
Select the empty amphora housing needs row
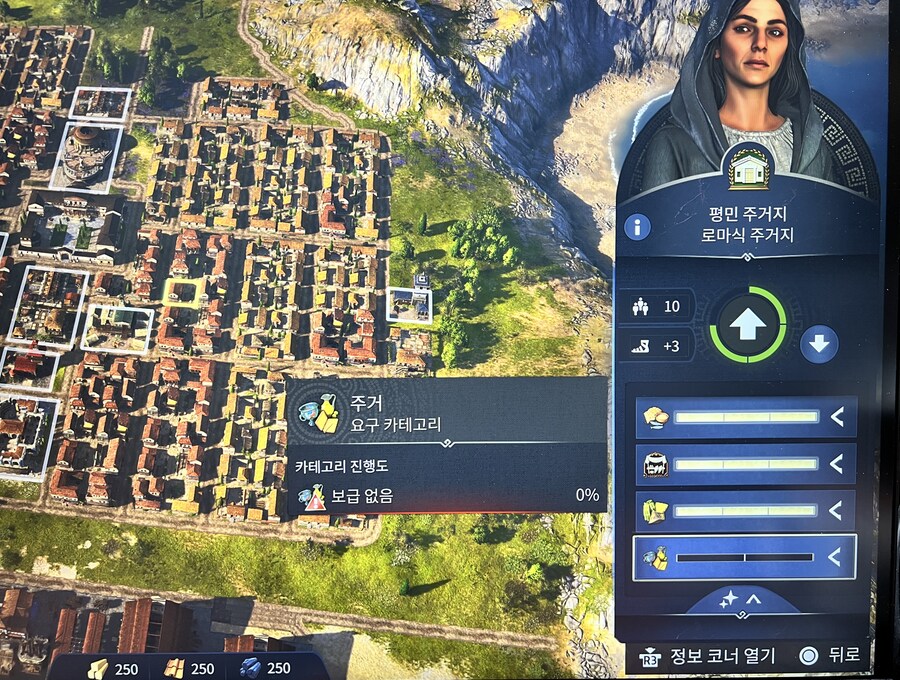[x=744, y=558]
